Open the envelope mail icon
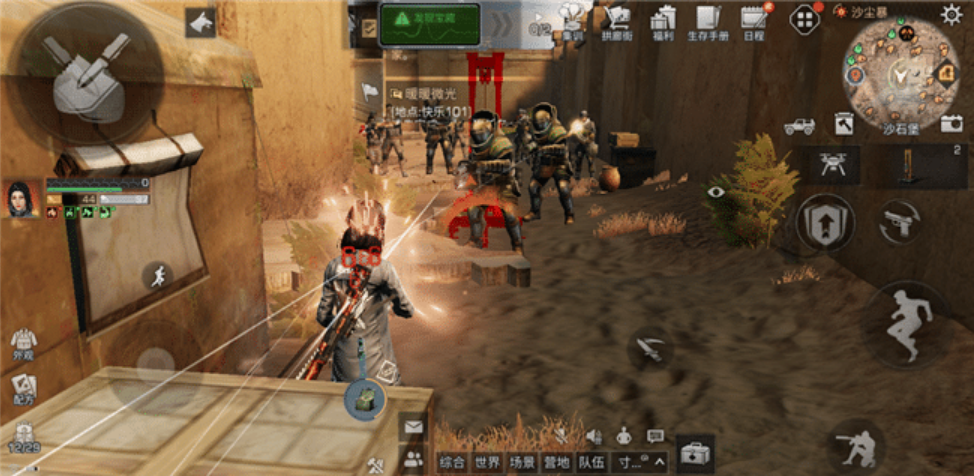 click(412, 427)
